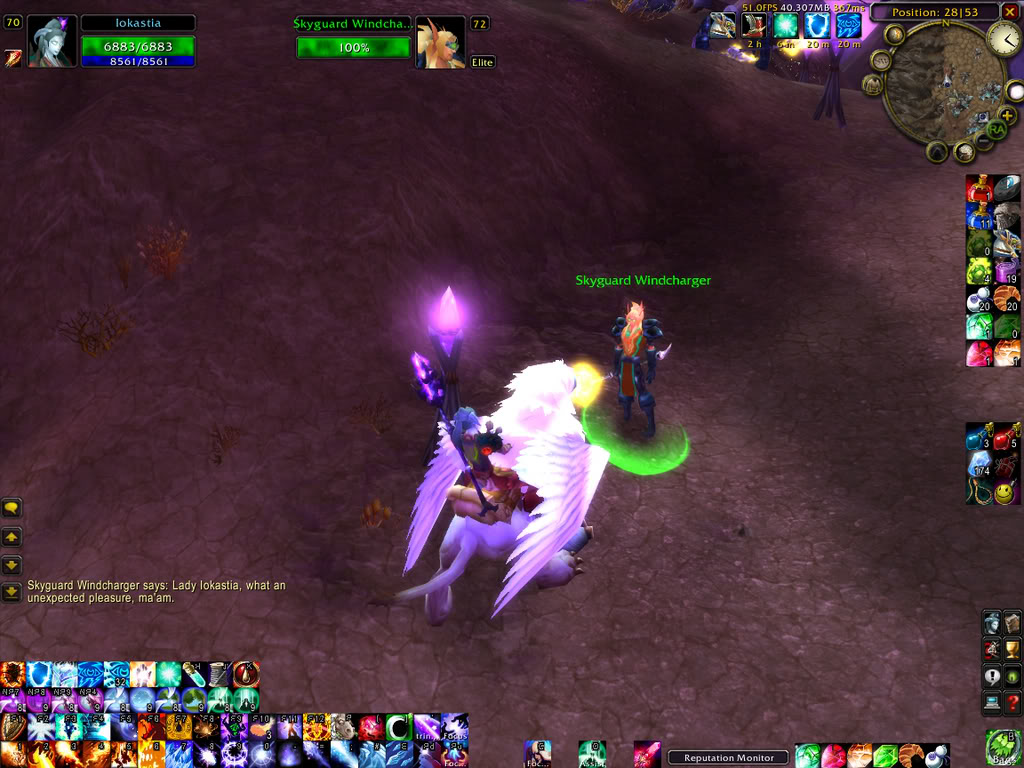Open the red question mark help menu
The height and width of the screenshot is (768, 1024).
click(x=1013, y=704)
